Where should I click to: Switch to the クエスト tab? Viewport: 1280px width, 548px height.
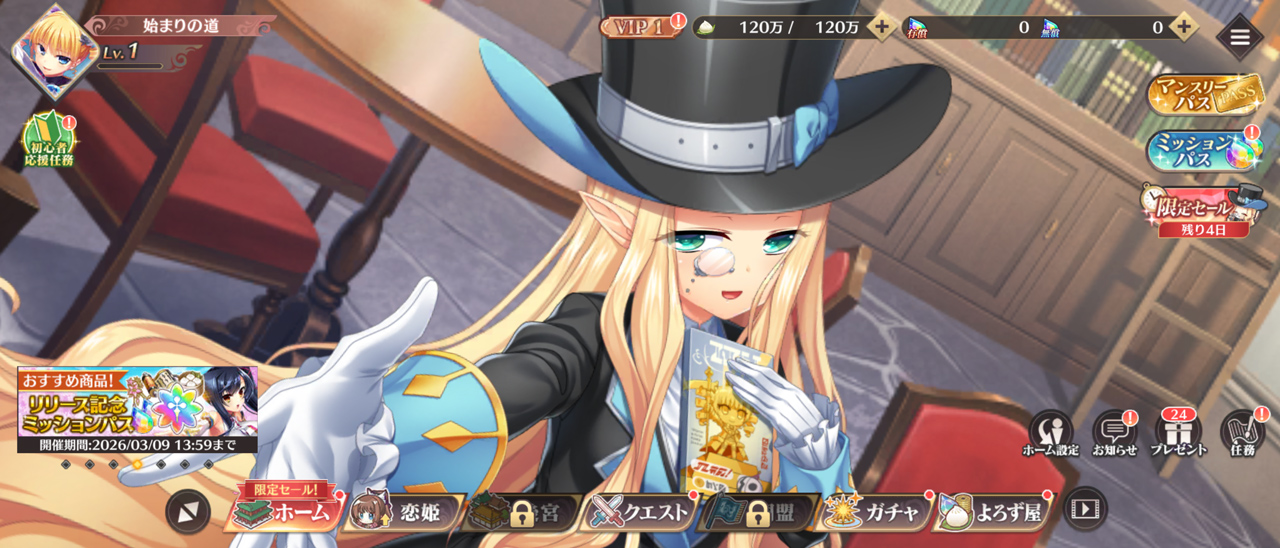click(x=640, y=512)
